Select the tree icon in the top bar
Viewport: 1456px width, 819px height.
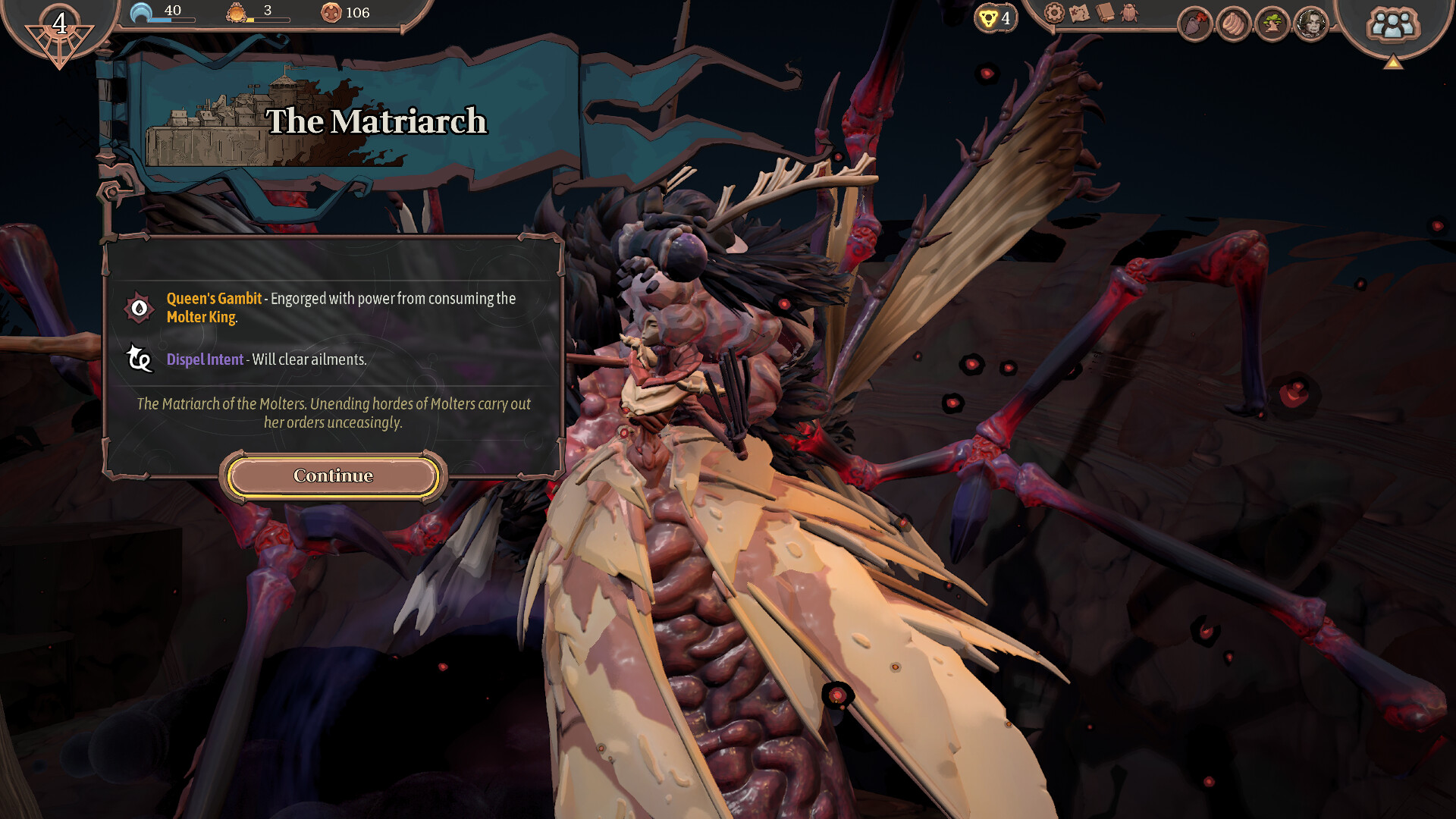(1272, 23)
